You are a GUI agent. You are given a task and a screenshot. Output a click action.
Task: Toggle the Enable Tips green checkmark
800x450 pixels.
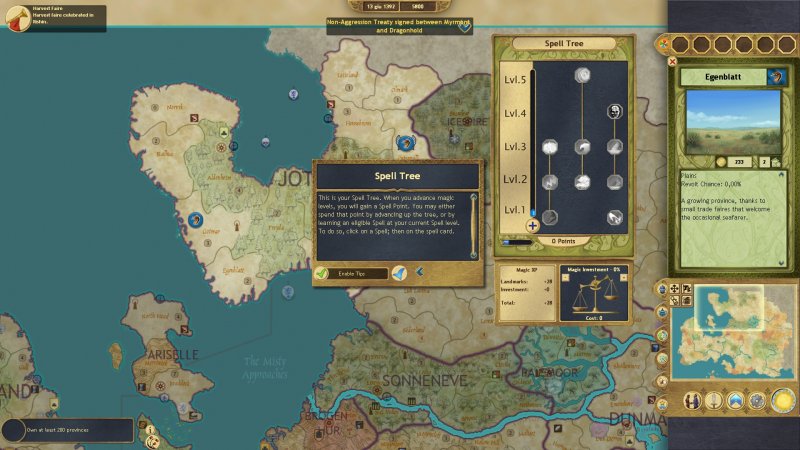pos(322,272)
